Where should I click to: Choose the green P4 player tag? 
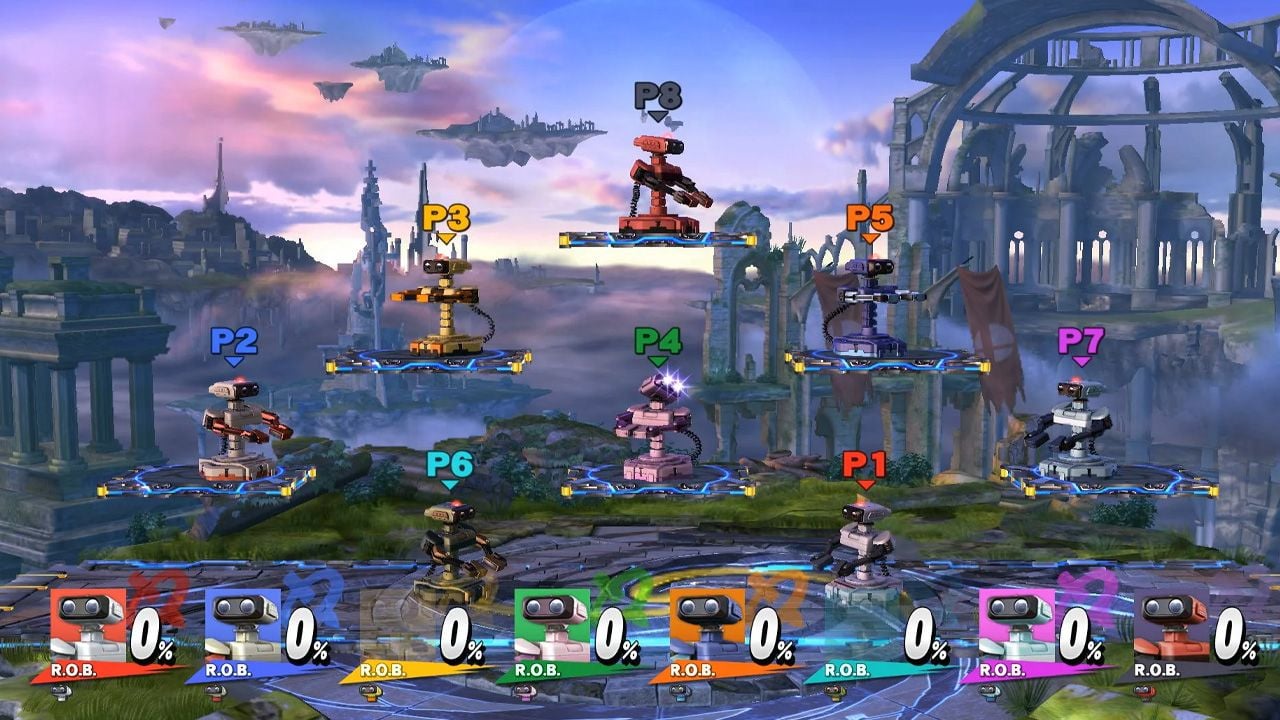[657, 342]
